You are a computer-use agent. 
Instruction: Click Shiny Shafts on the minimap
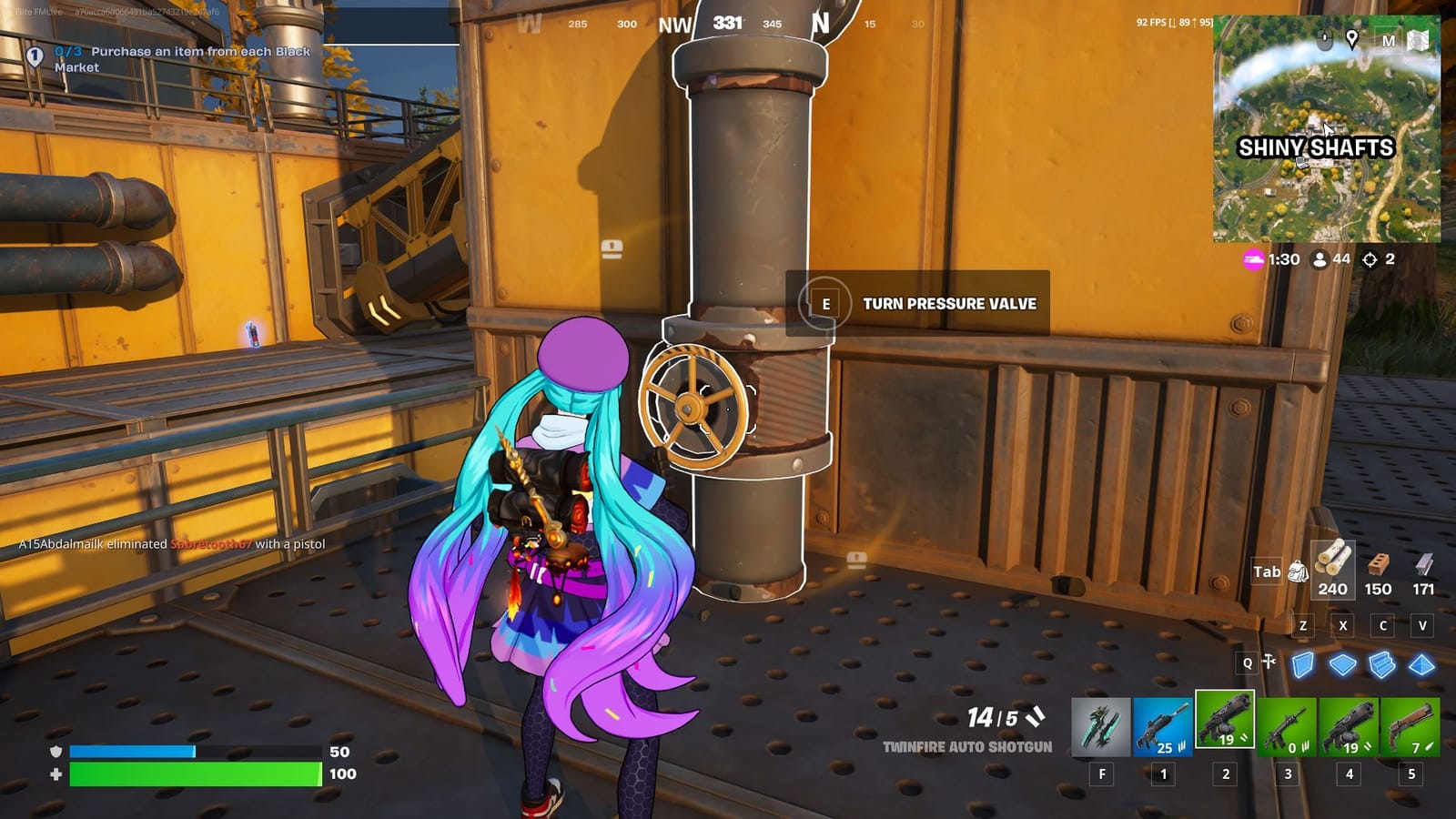(1317, 146)
